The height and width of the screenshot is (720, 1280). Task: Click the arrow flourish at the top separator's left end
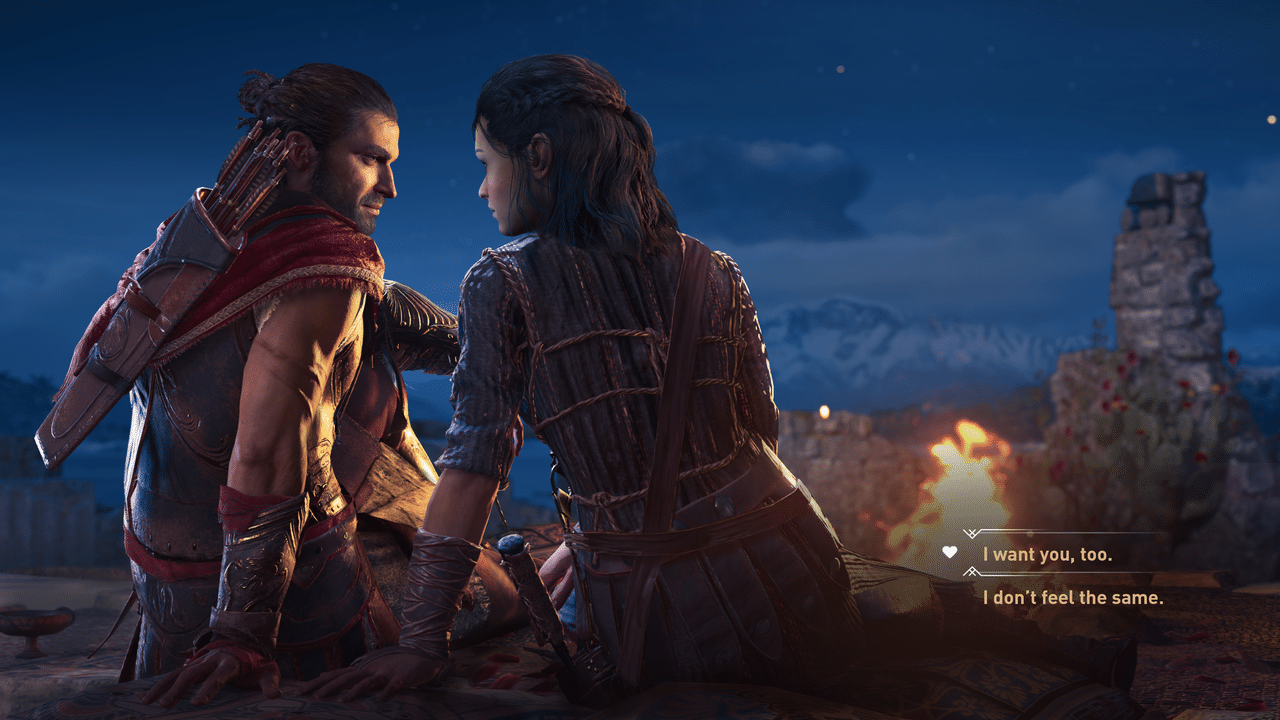coord(971,533)
